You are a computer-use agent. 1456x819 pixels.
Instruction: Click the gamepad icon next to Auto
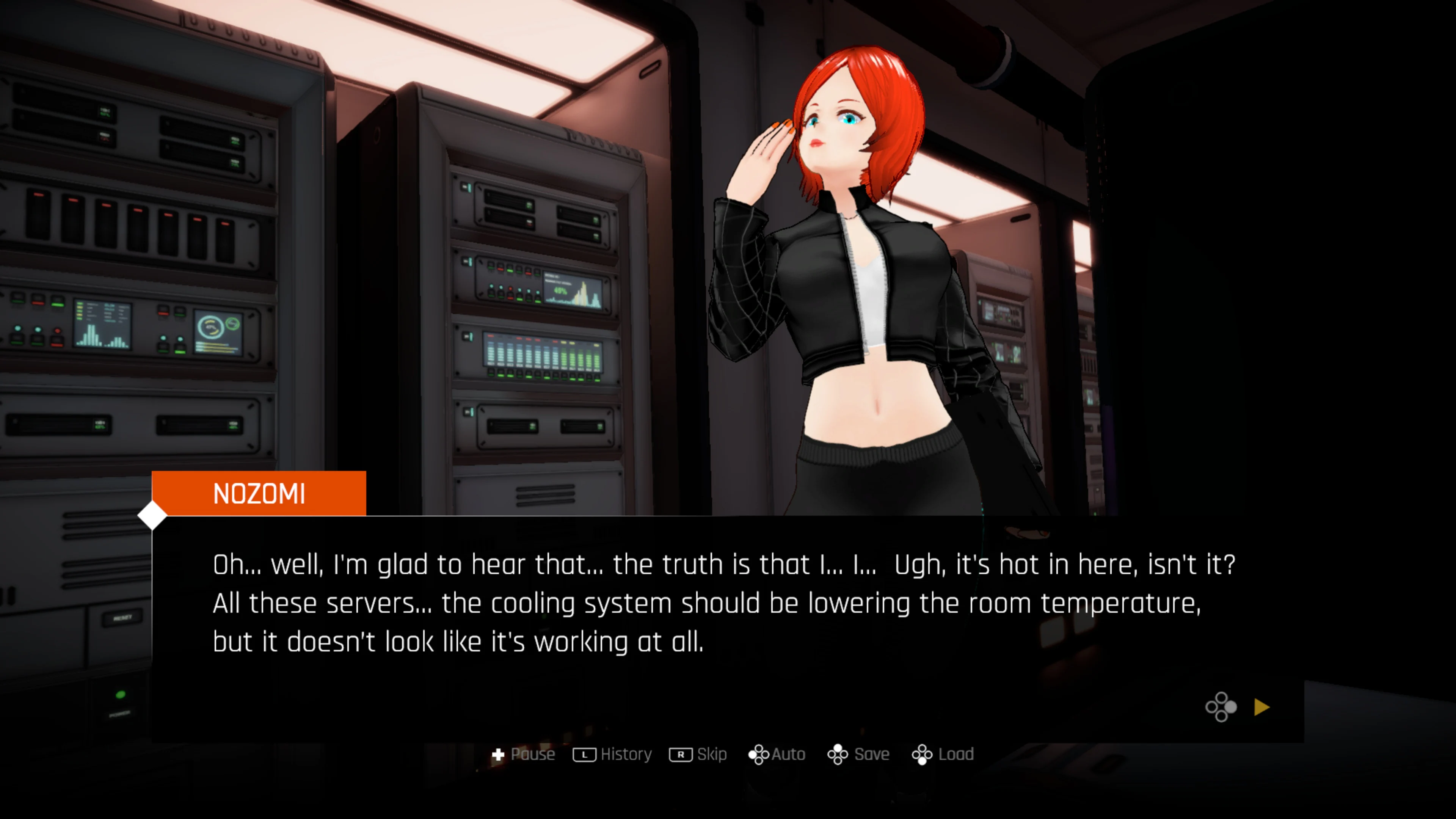(759, 754)
